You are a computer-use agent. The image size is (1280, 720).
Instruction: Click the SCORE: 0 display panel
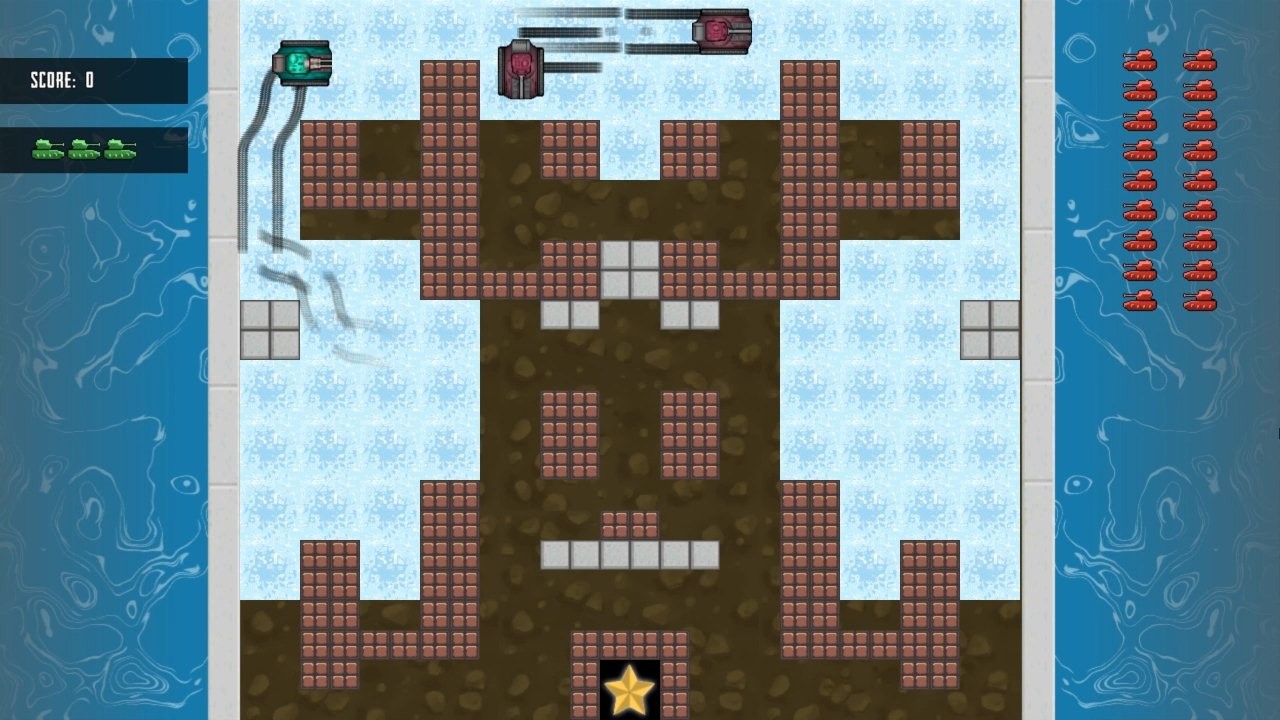coord(95,82)
